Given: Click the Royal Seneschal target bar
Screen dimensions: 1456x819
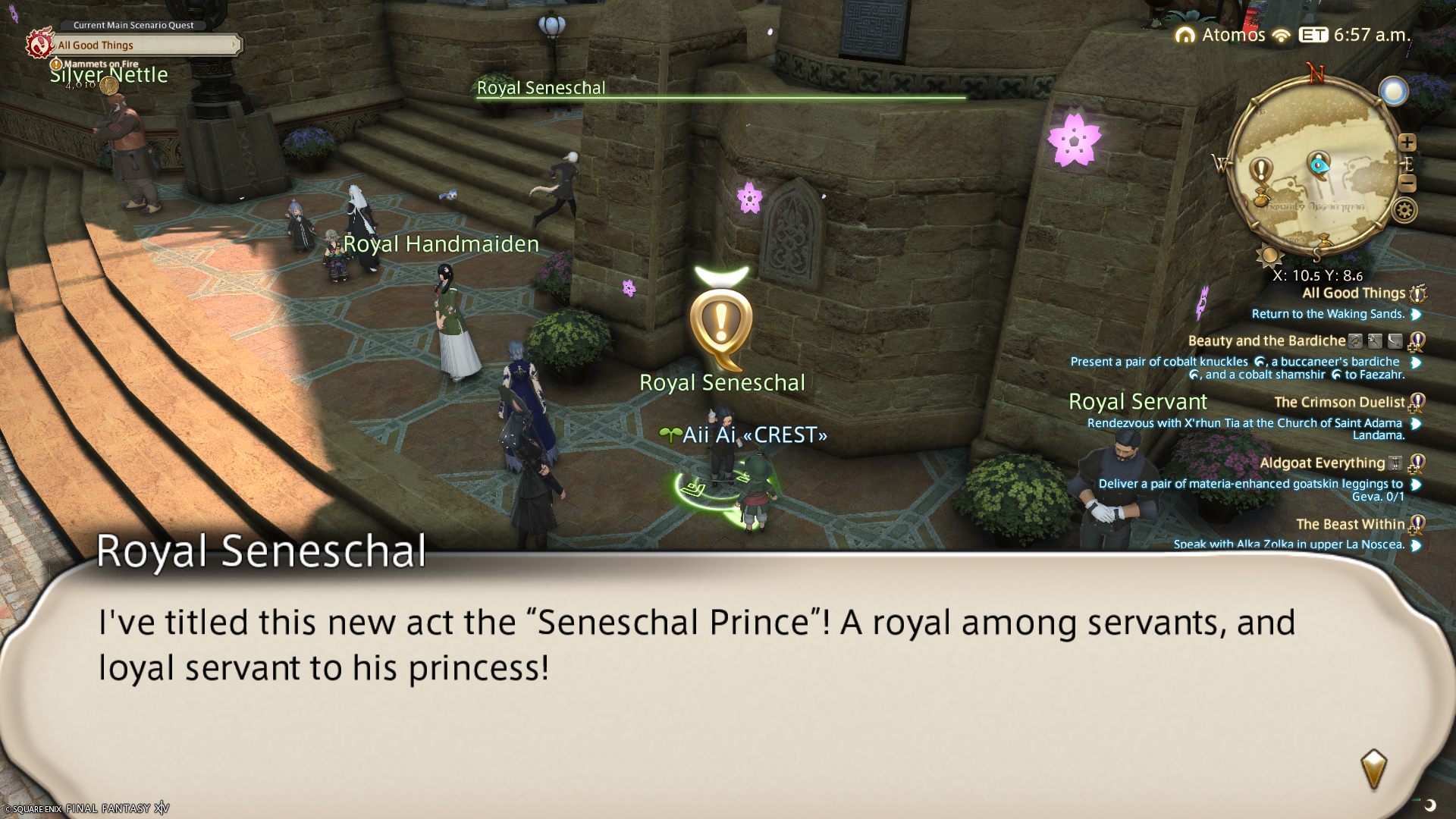Looking at the screenshot, I should pos(720,90).
